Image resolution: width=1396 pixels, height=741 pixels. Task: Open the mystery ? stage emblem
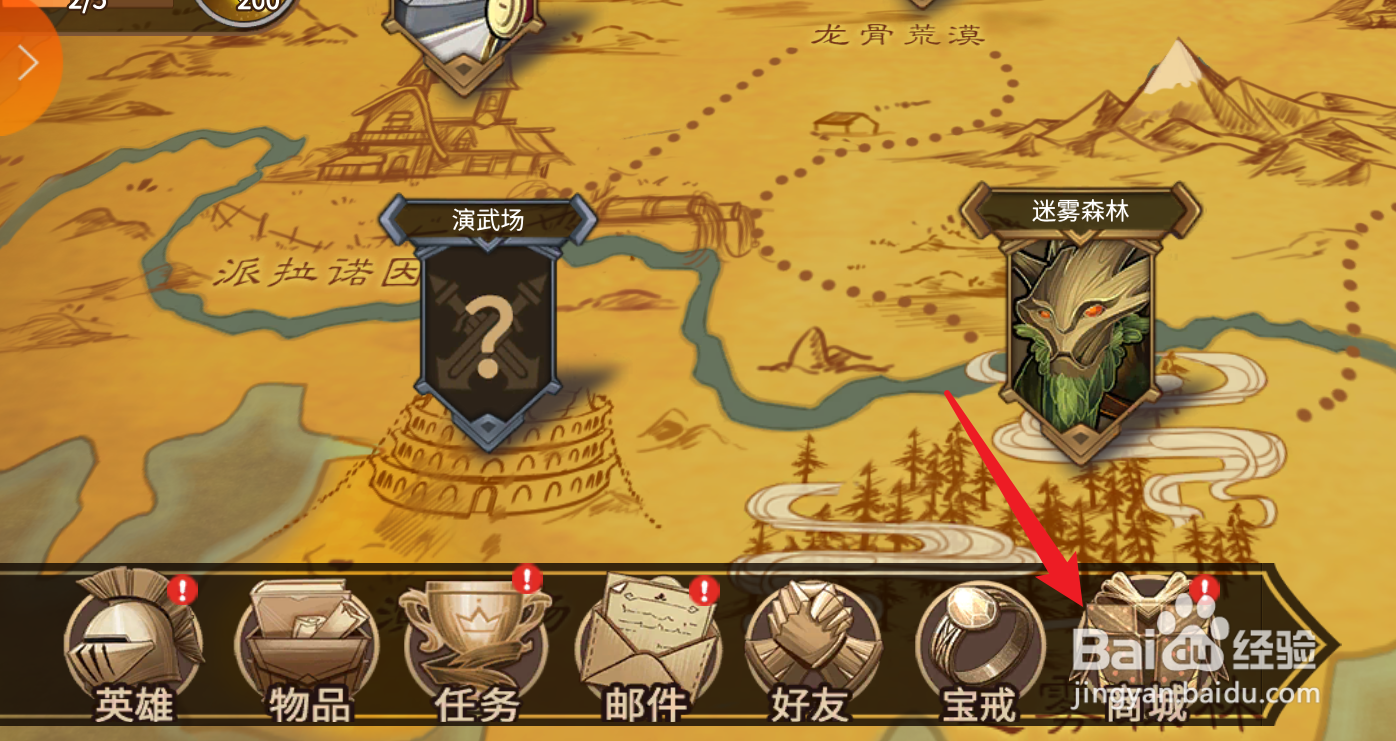pyautogui.click(x=490, y=330)
